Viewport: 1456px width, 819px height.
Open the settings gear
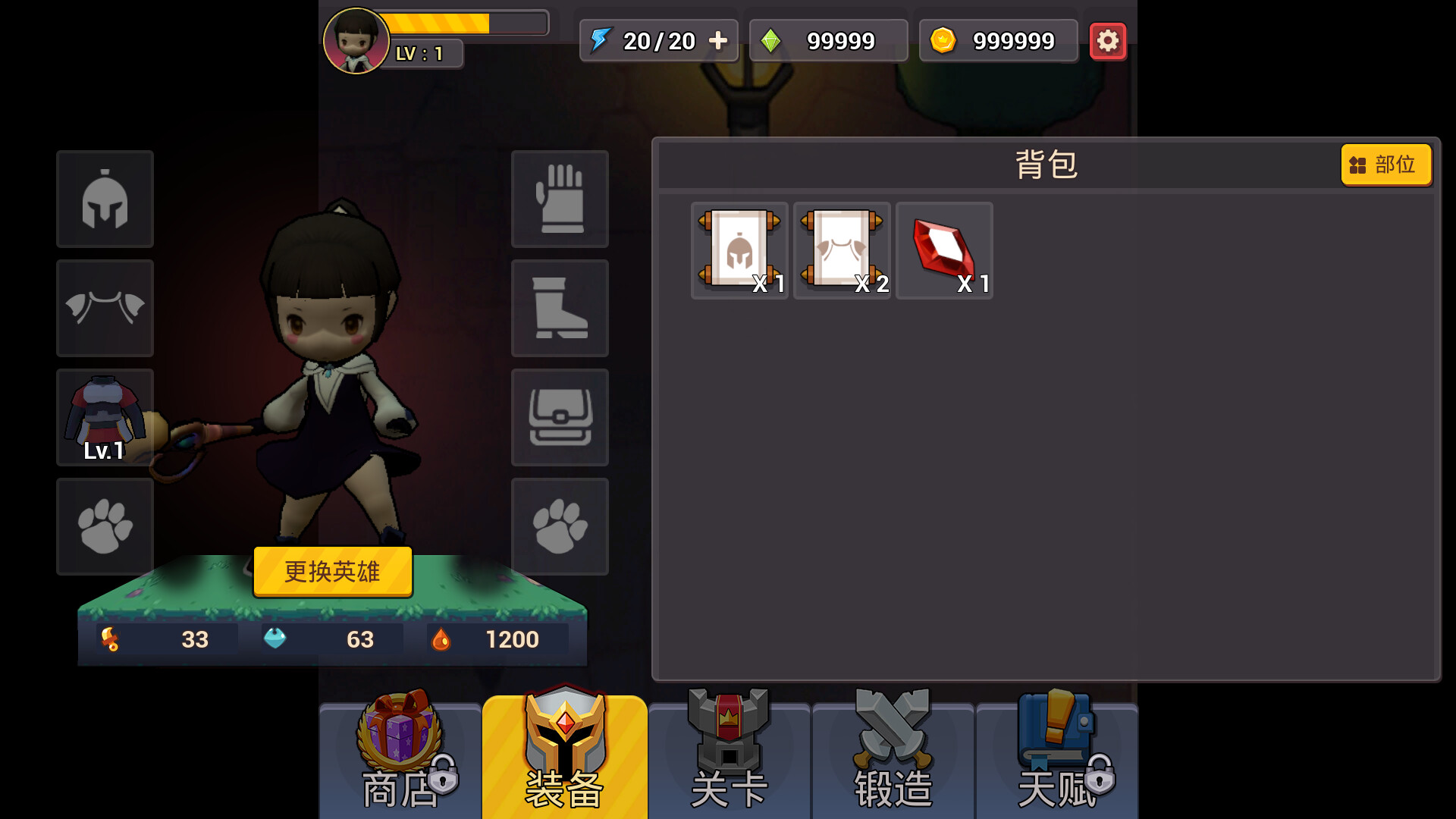[x=1108, y=41]
